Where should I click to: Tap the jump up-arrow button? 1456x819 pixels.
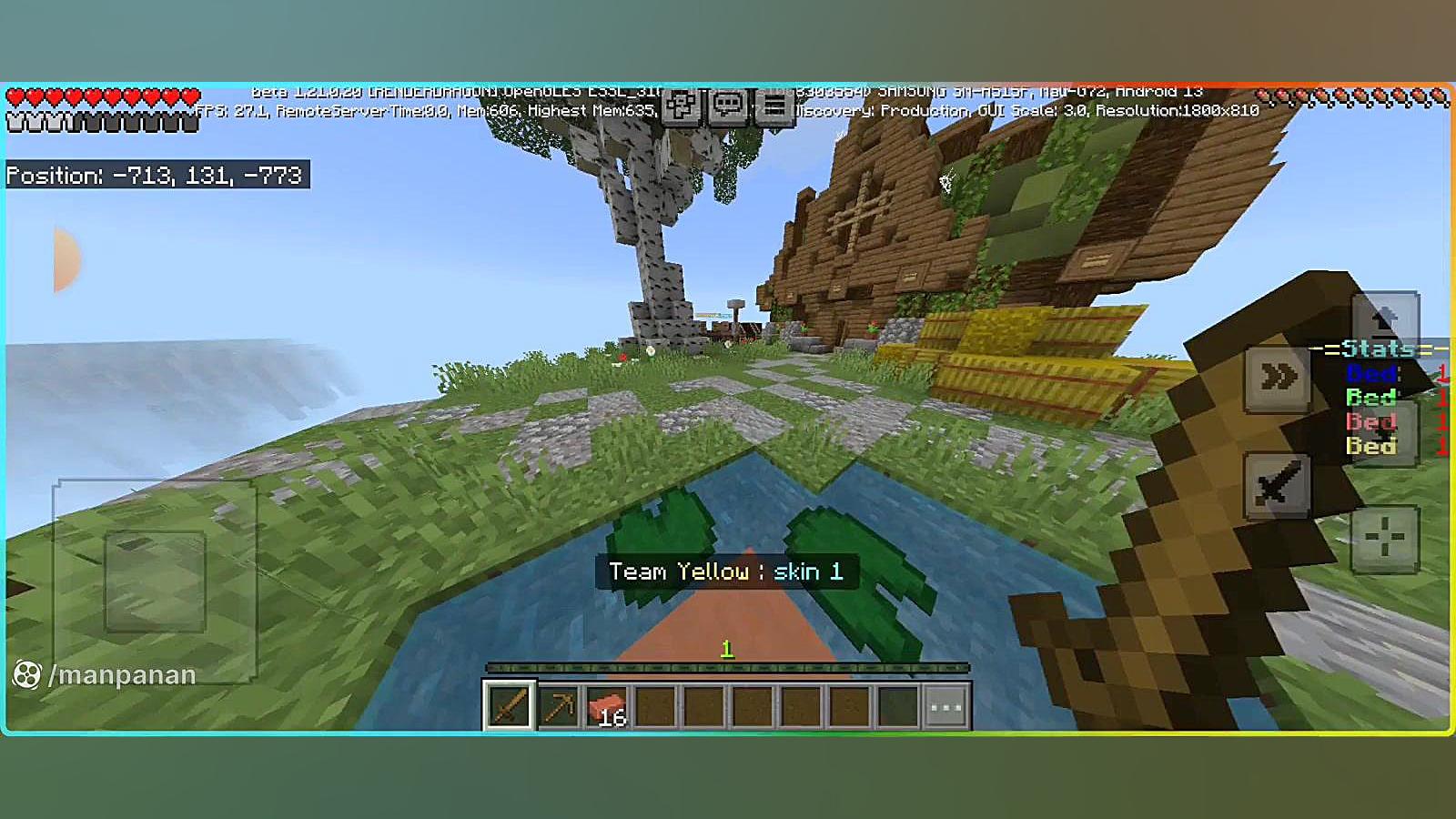pos(1384,320)
